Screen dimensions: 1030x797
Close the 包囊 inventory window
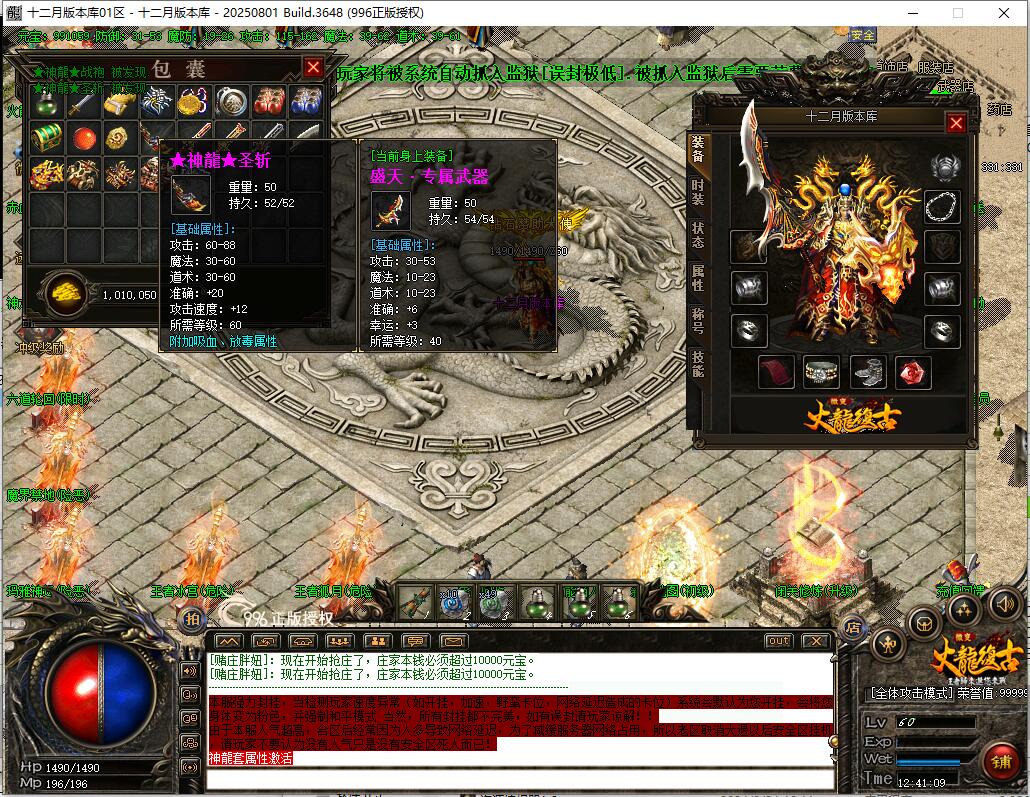tap(313, 67)
